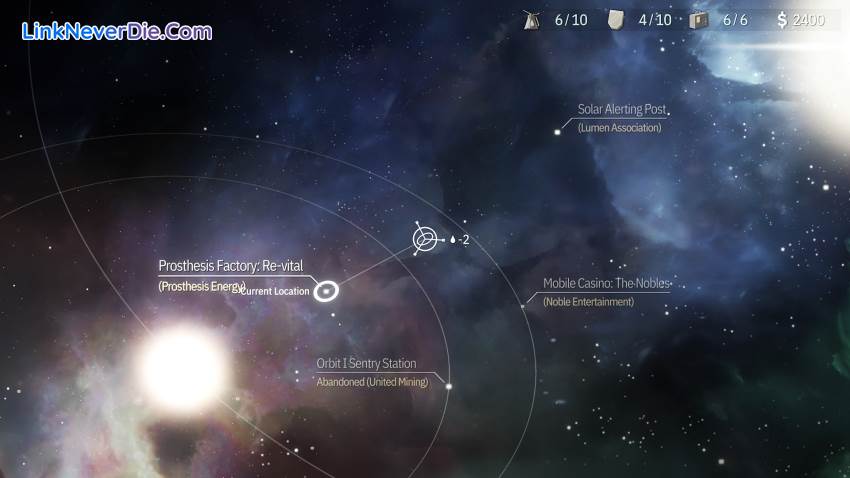
Task: Select Prosthesis Factory: Re-vital current location
Action: [326, 291]
